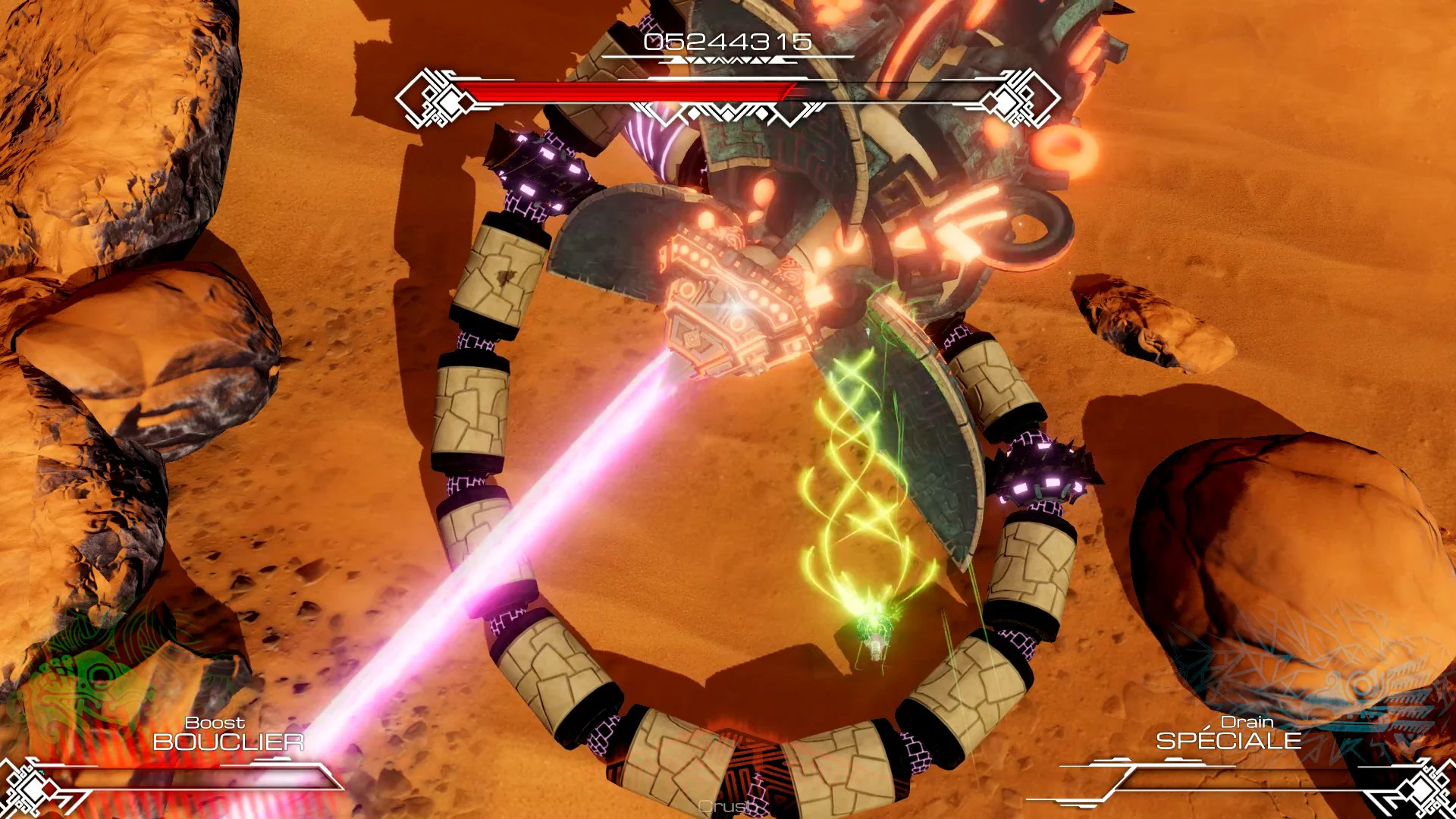Image resolution: width=1456 pixels, height=819 pixels.
Task: Click the red boss health bar
Action: [629, 91]
